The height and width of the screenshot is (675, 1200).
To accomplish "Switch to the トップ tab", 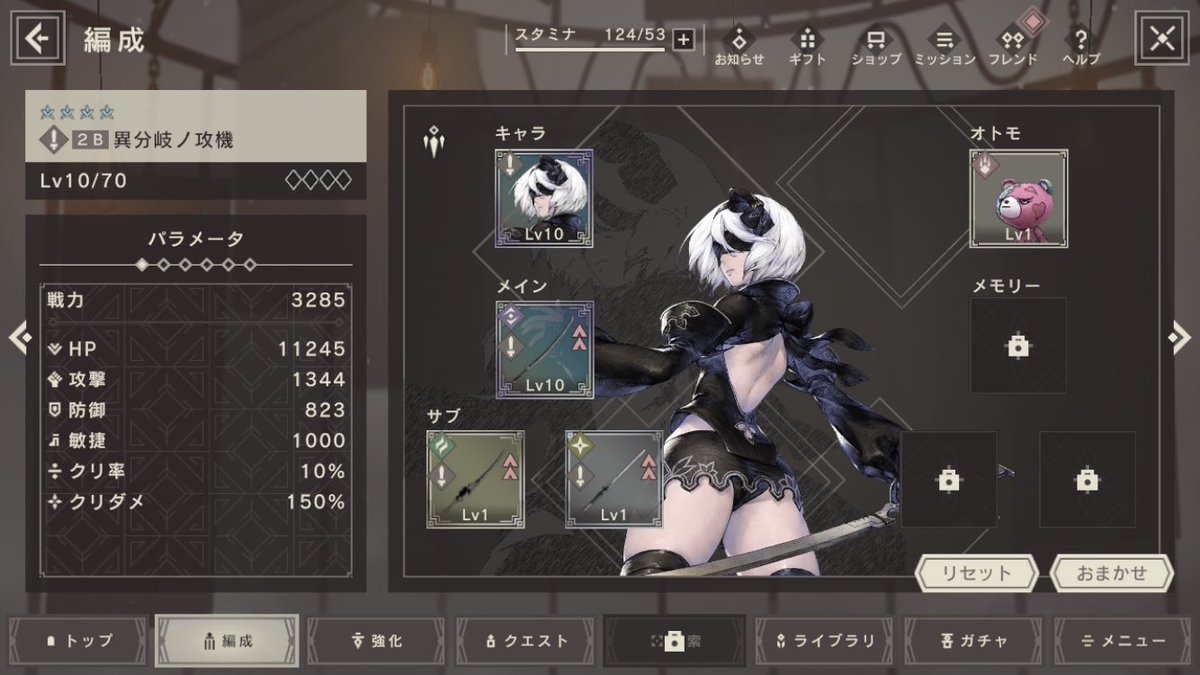I will [x=79, y=641].
